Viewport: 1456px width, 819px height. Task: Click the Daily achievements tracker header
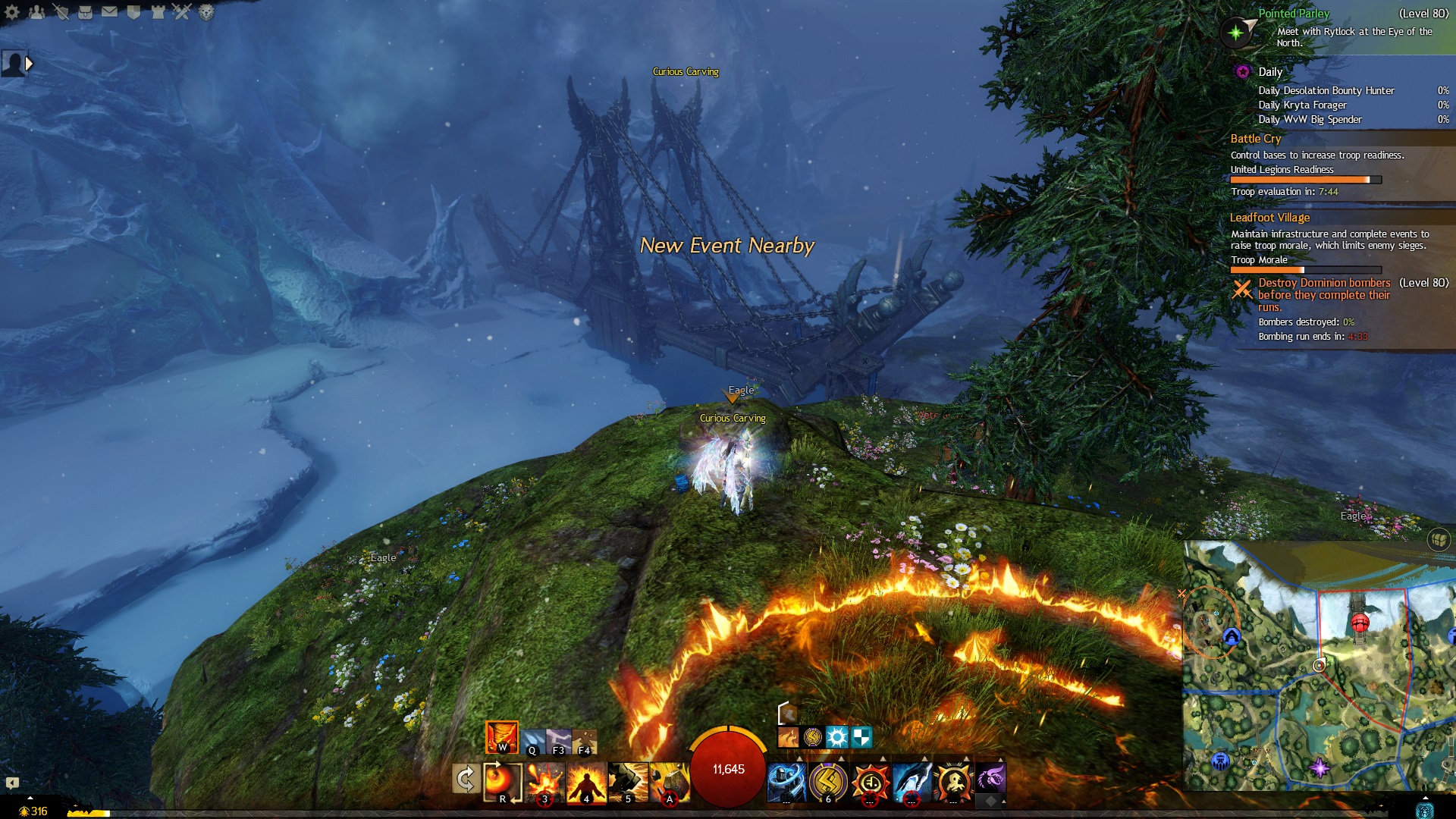[1270, 72]
